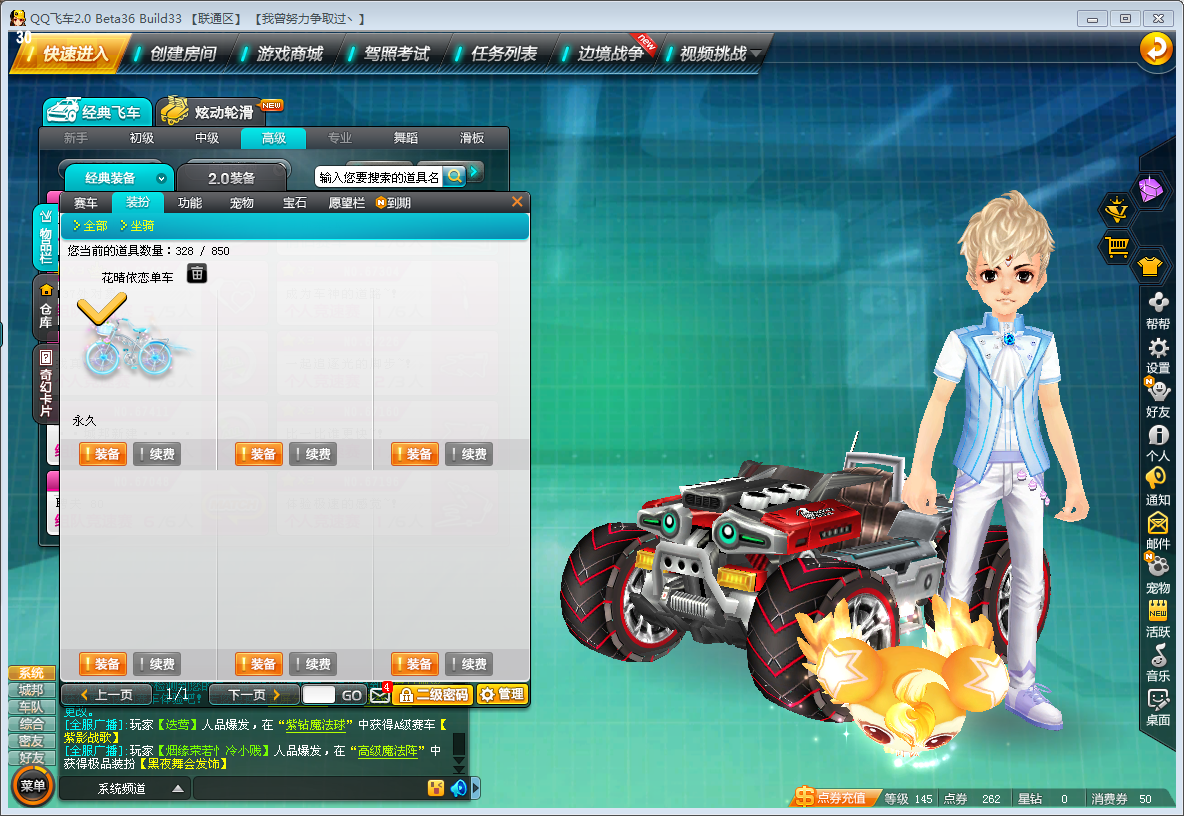Go to the 下一页 next page
Image resolution: width=1184 pixels, height=816 pixels.
pyautogui.click(x=254, y=695)
